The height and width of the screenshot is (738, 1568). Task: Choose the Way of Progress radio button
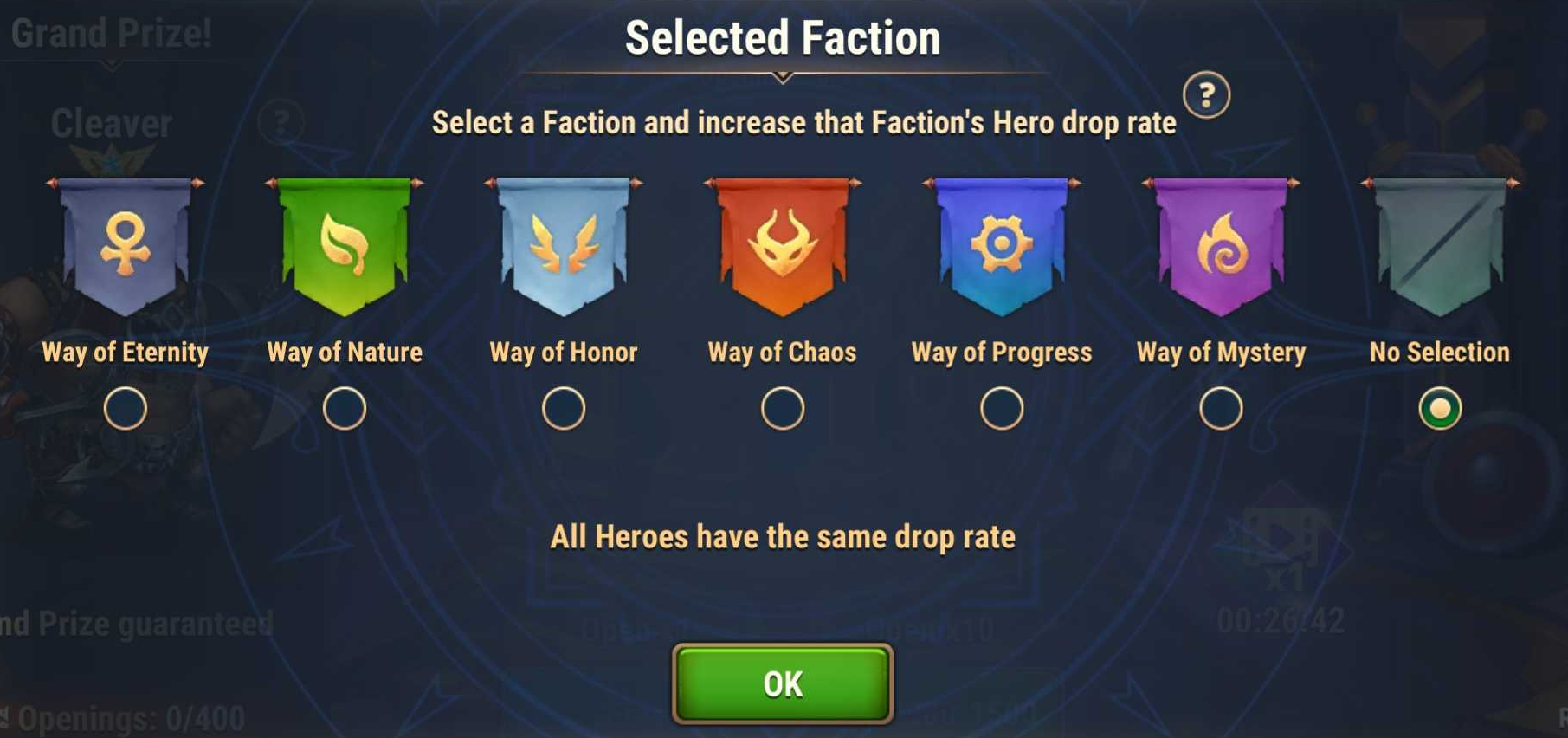1002,409
